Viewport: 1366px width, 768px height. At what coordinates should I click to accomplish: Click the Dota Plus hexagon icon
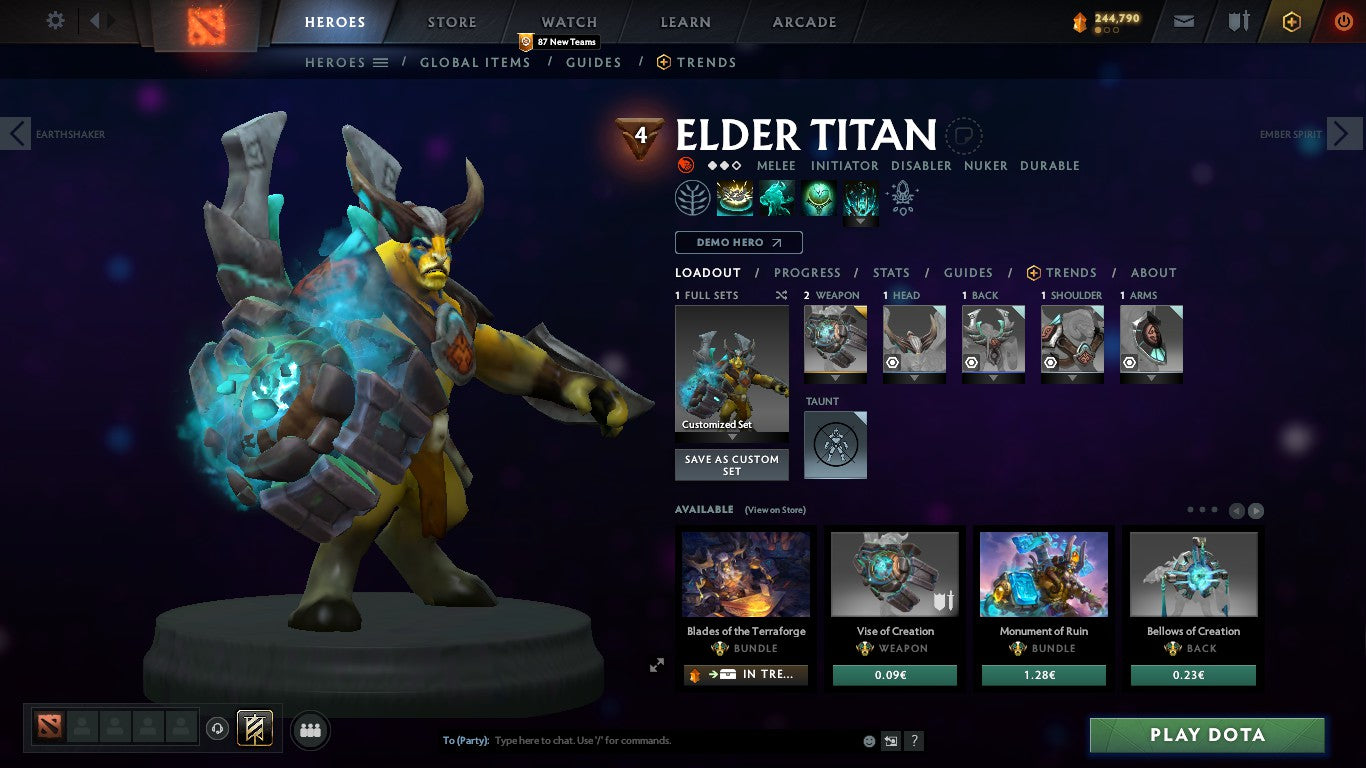[1291, 20]
